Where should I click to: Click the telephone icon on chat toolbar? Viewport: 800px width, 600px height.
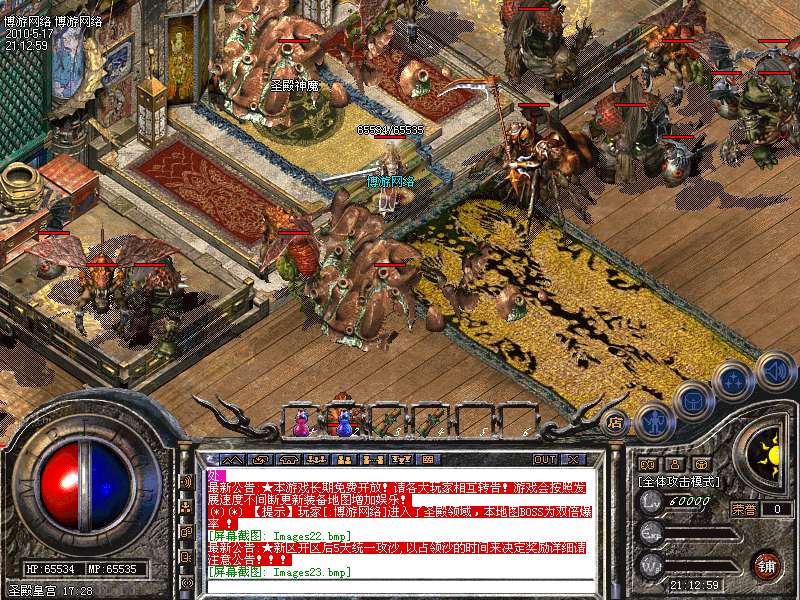pos(288,459)
